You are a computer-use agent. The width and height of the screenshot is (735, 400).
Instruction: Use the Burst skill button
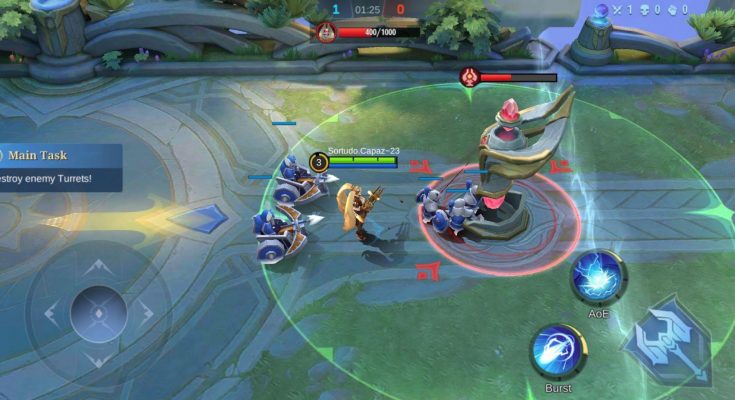558,351
